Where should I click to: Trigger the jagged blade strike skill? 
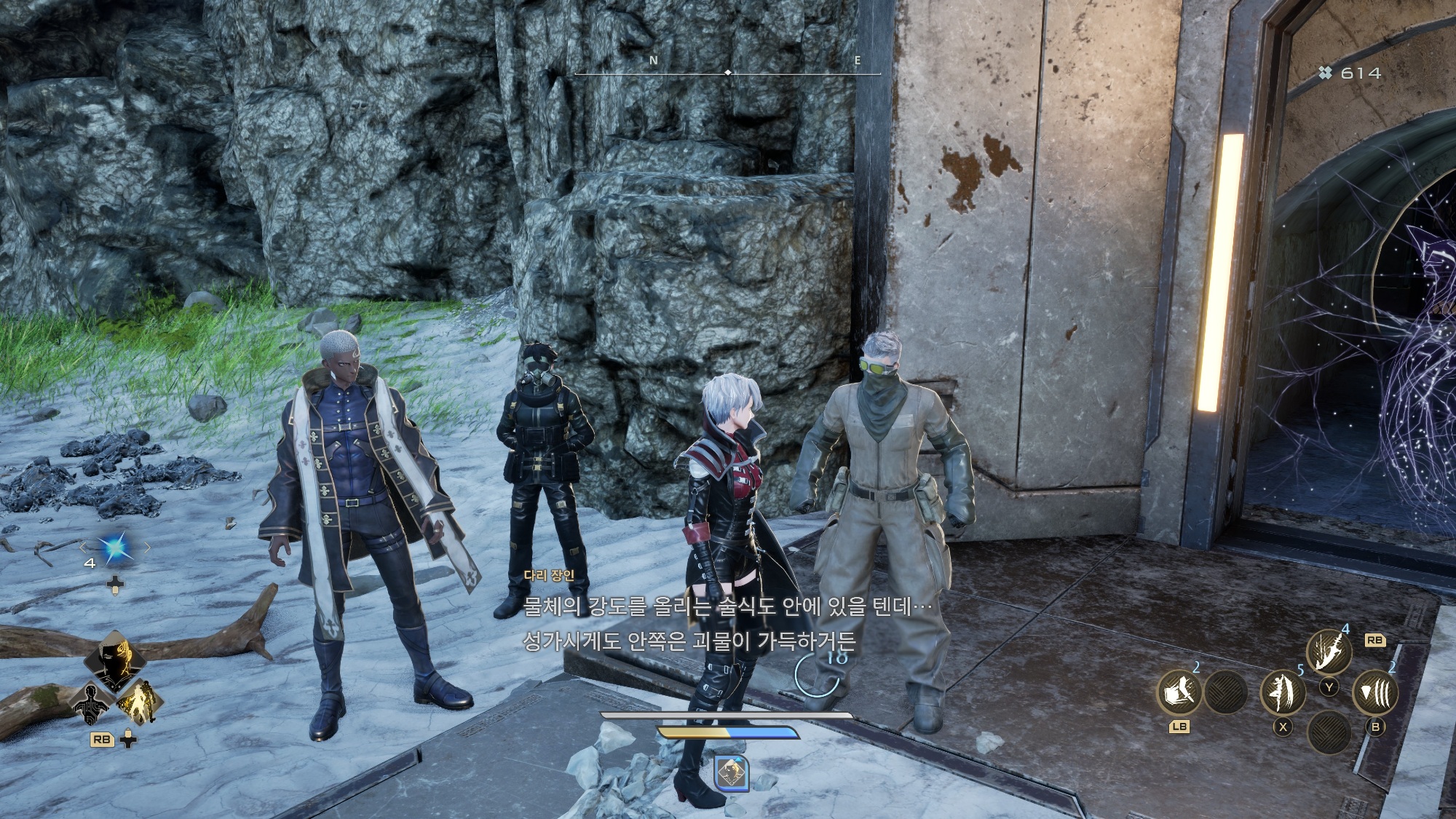(1329, 651)
